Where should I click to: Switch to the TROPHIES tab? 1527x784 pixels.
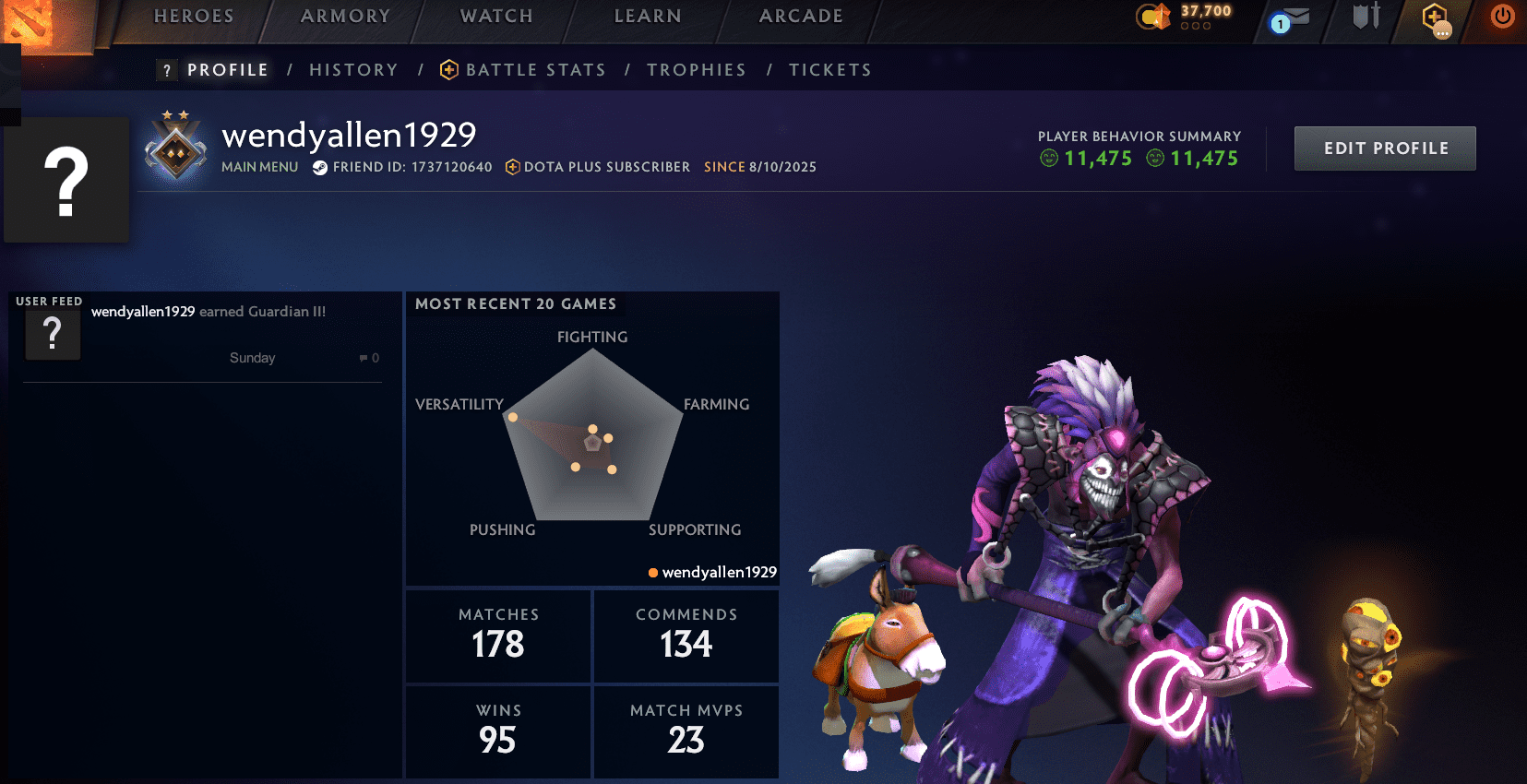point(697,69)
